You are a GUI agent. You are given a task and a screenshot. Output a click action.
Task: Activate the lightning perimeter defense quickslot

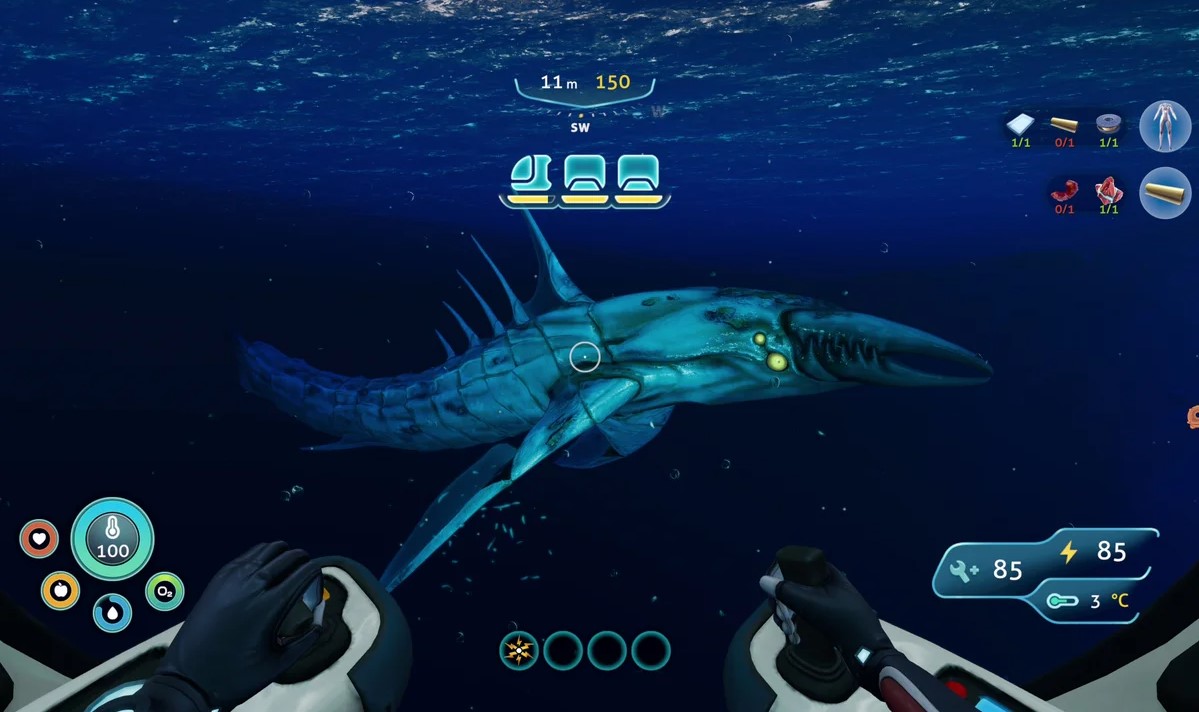tap(519, 651)
